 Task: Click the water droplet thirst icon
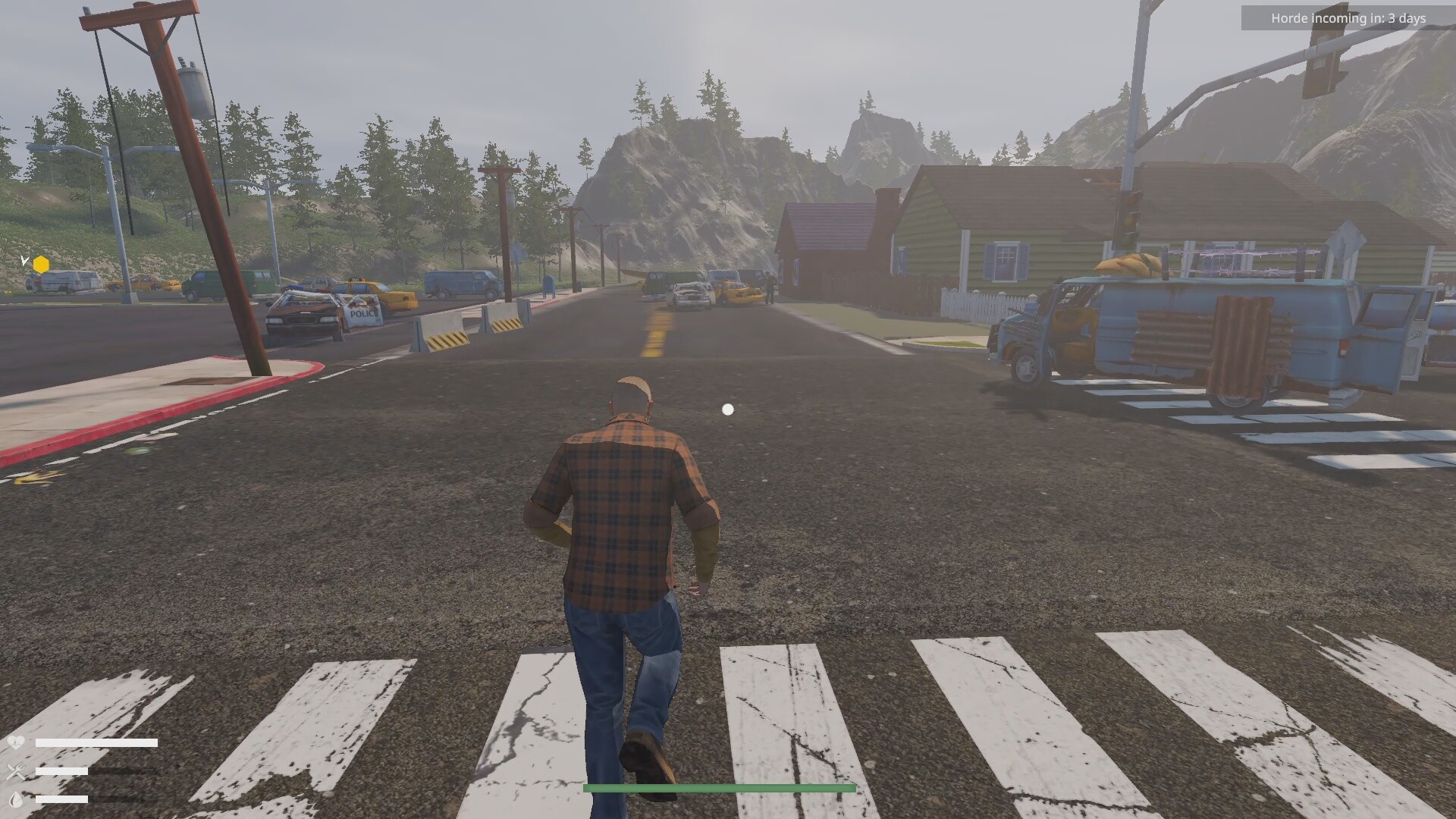[x=16, y=799]
